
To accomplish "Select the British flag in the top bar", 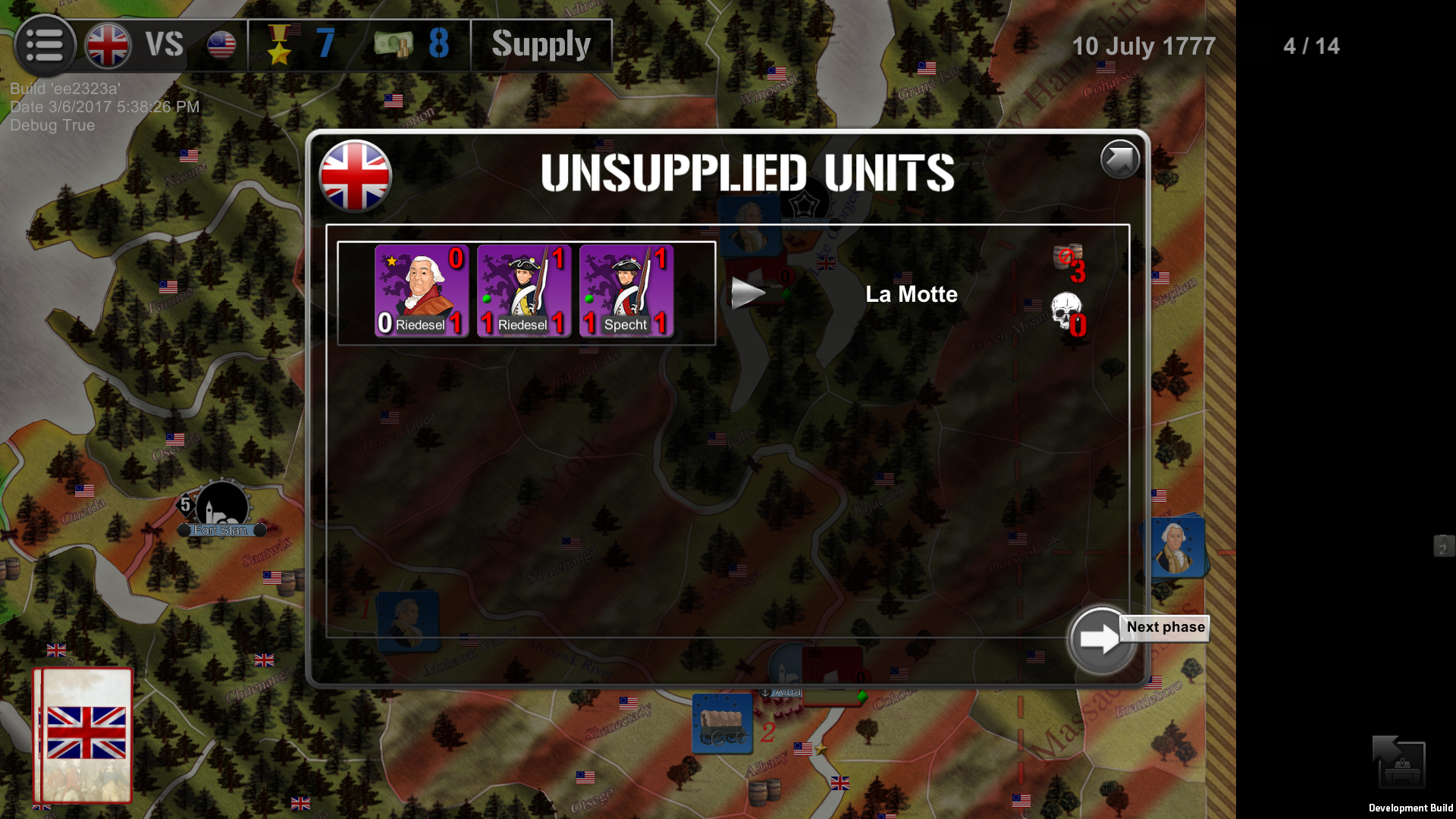I will click(x=110, y=45).
